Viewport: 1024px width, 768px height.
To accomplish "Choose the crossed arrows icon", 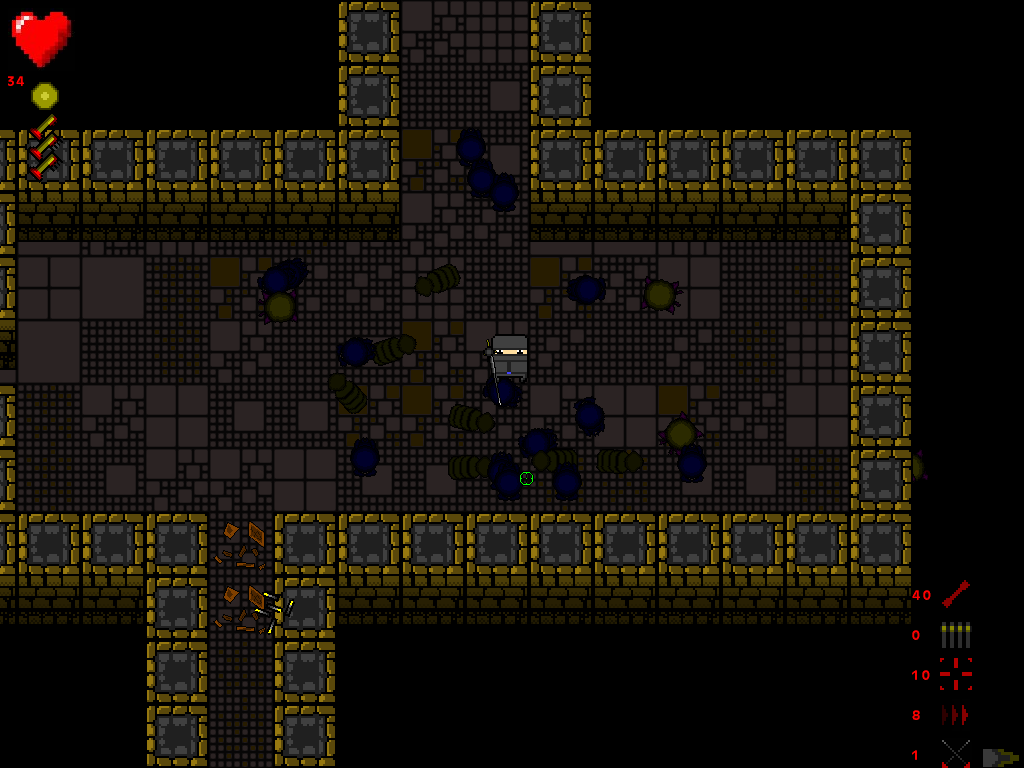I will [955, 753].
